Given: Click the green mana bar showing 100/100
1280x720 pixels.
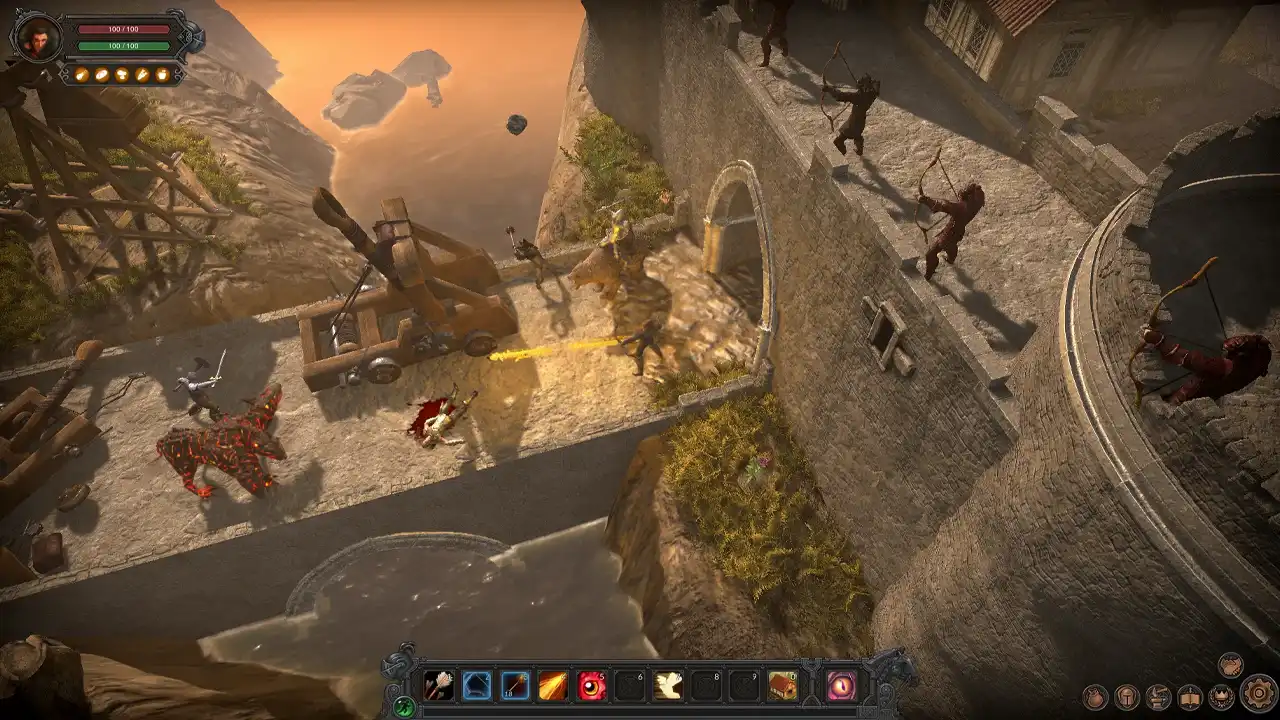Looking at the screenshot, I should tap(123, 46).
